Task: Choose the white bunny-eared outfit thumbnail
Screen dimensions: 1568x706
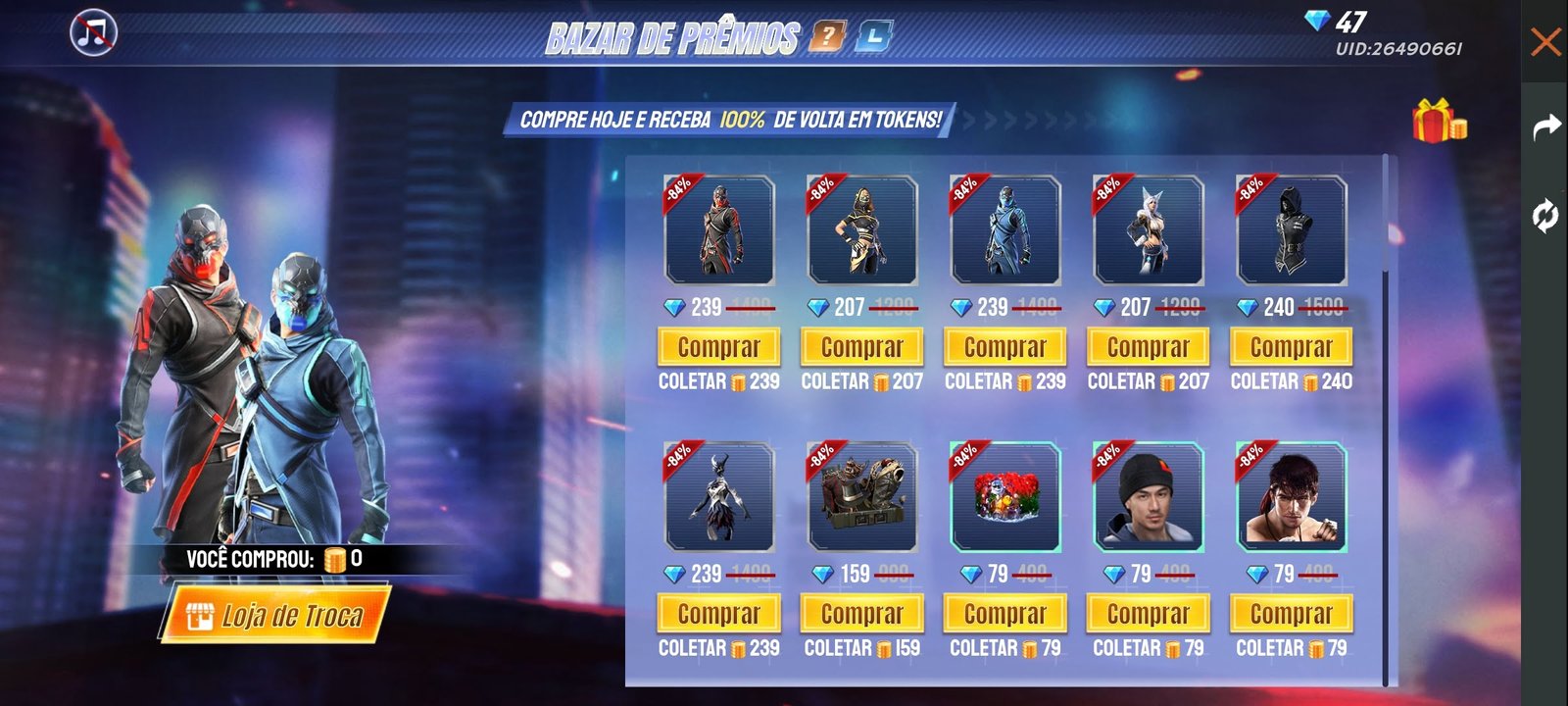Action: (1148, 231)
